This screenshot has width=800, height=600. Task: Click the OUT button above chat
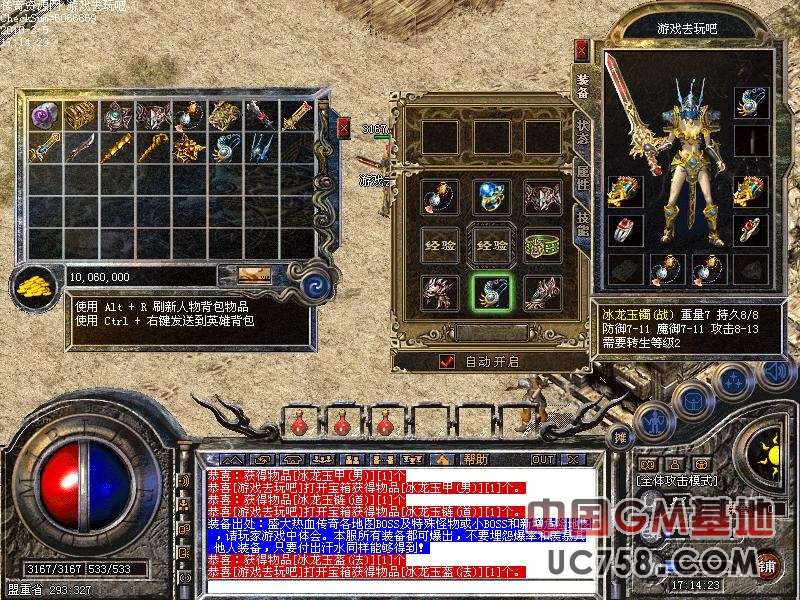click(x=543, y=459)
